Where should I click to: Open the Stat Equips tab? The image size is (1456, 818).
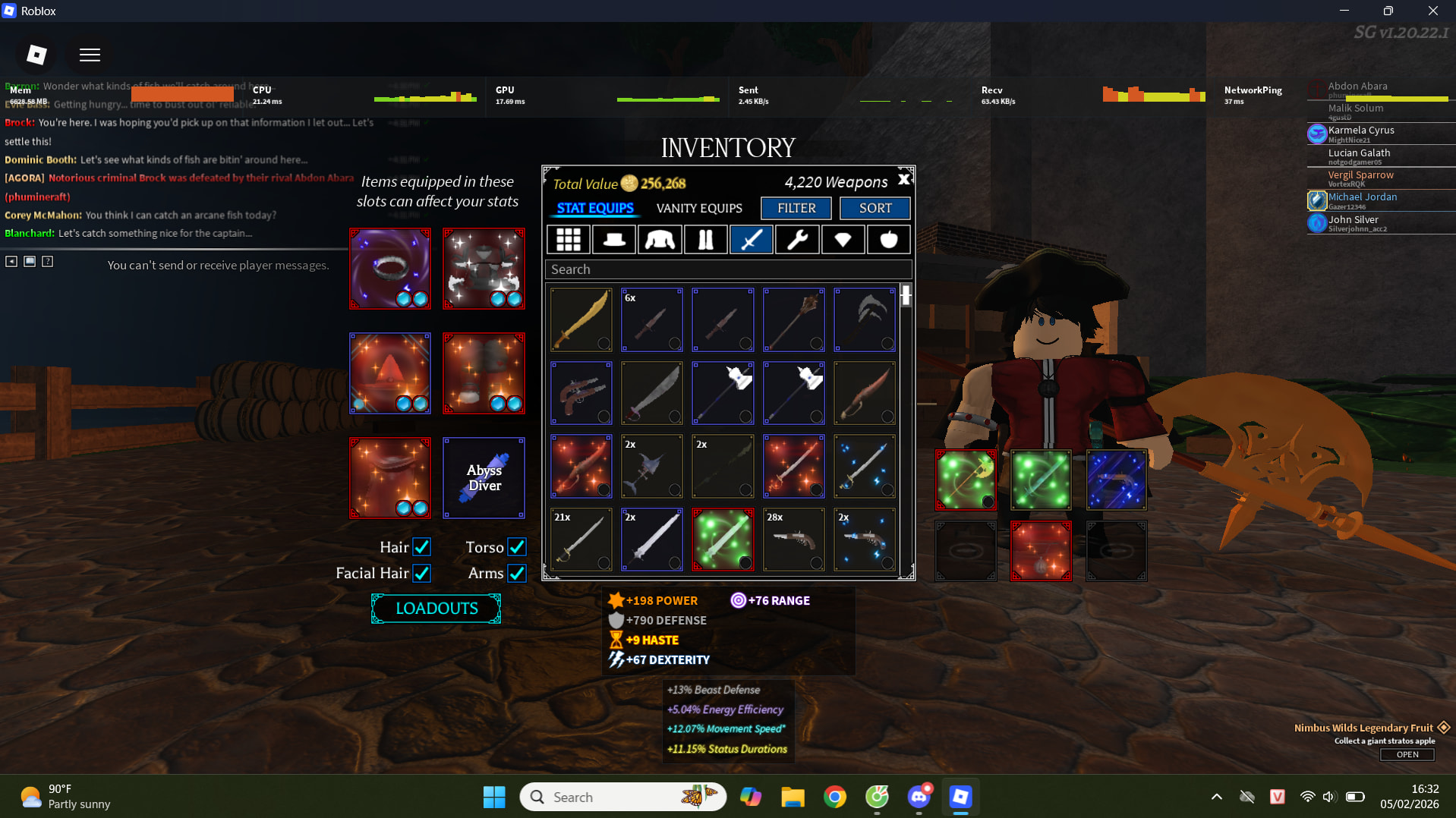point(595,208)
